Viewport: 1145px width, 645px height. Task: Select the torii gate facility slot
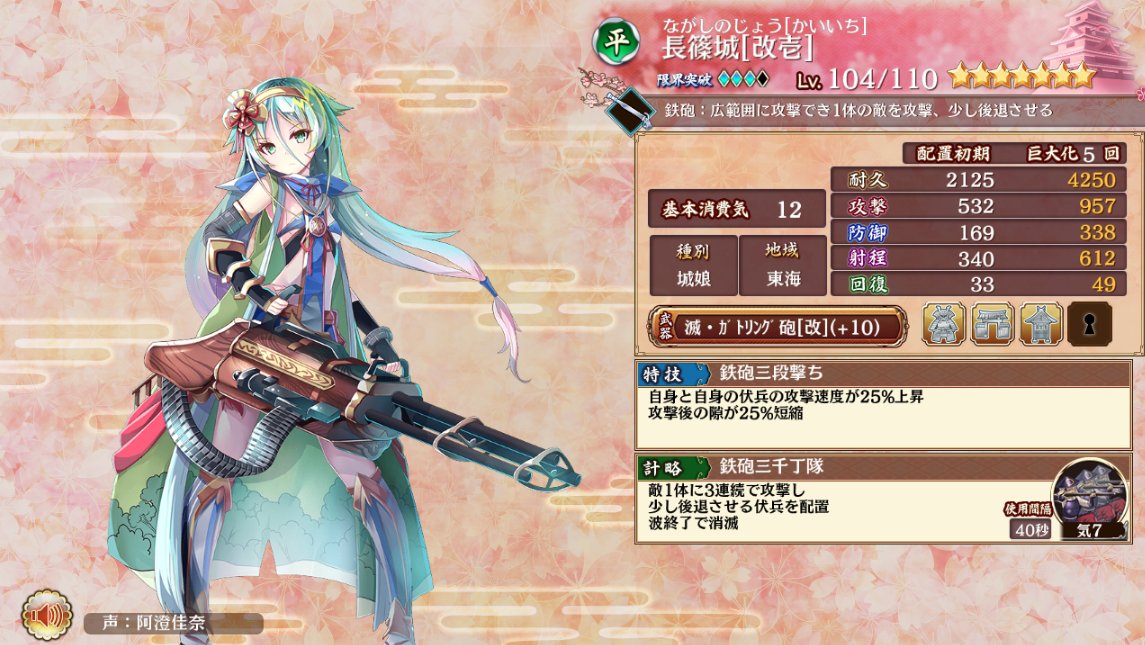point(992,324)
